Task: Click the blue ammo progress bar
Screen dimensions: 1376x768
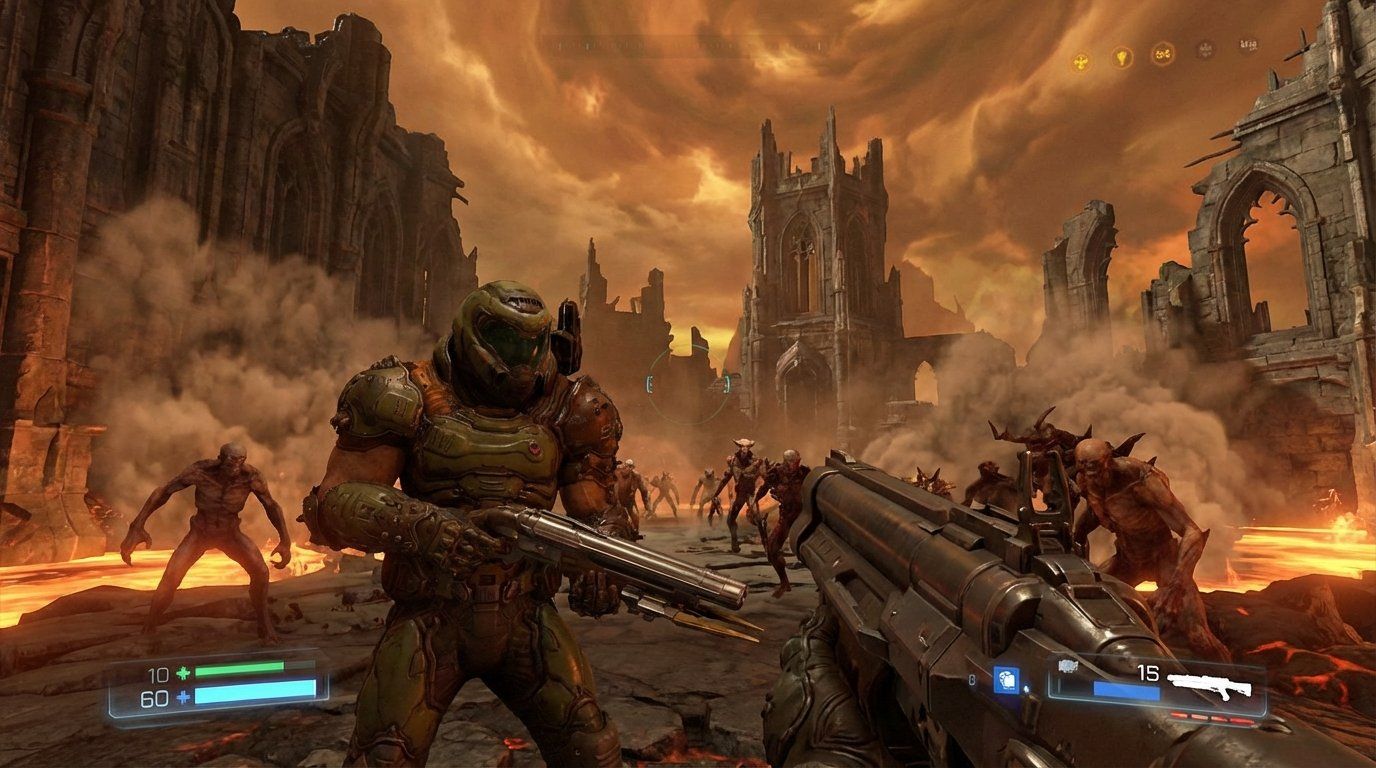Action: click(x=1126, y=690)
